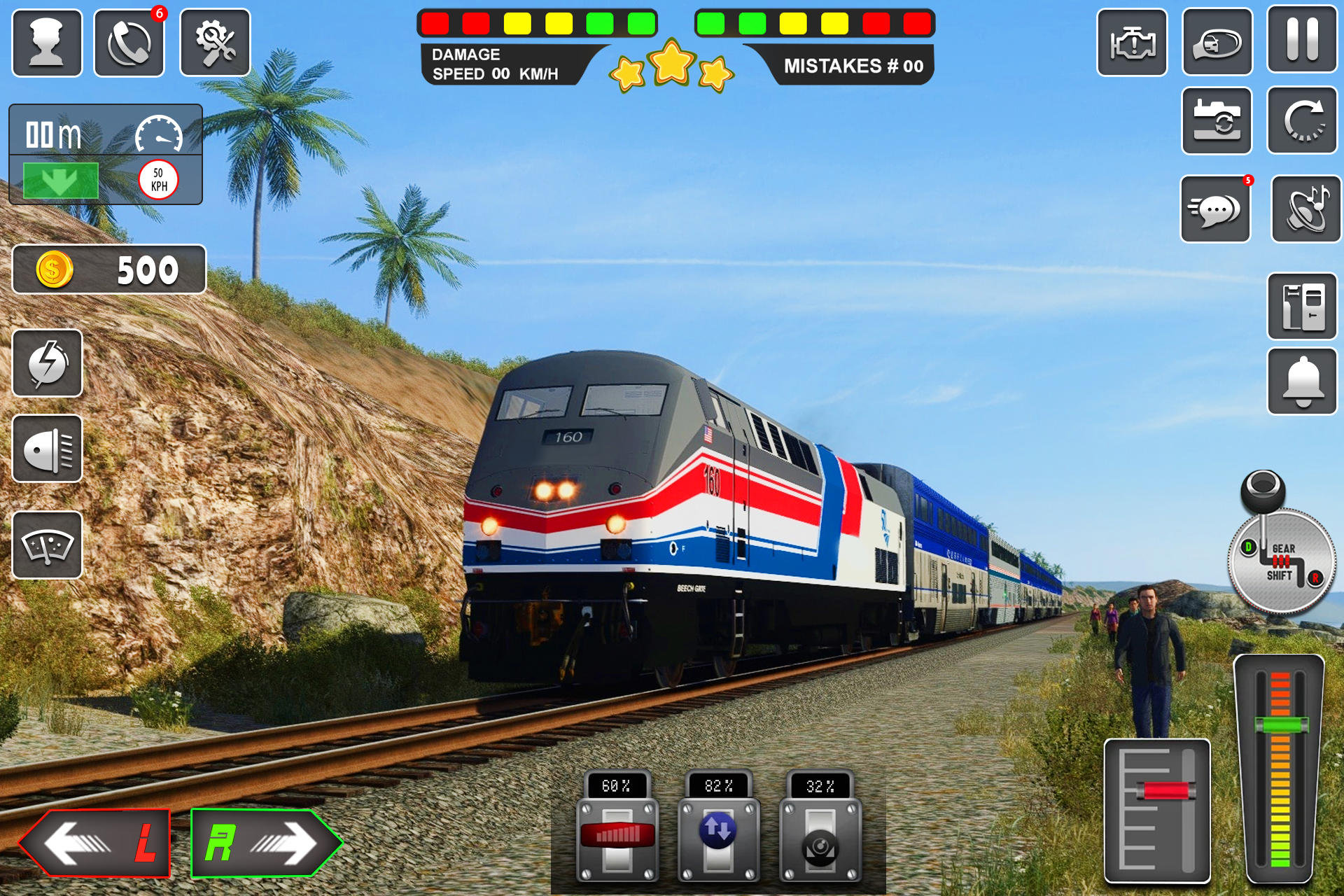Switch to cabin camera view

(1217, 42)
